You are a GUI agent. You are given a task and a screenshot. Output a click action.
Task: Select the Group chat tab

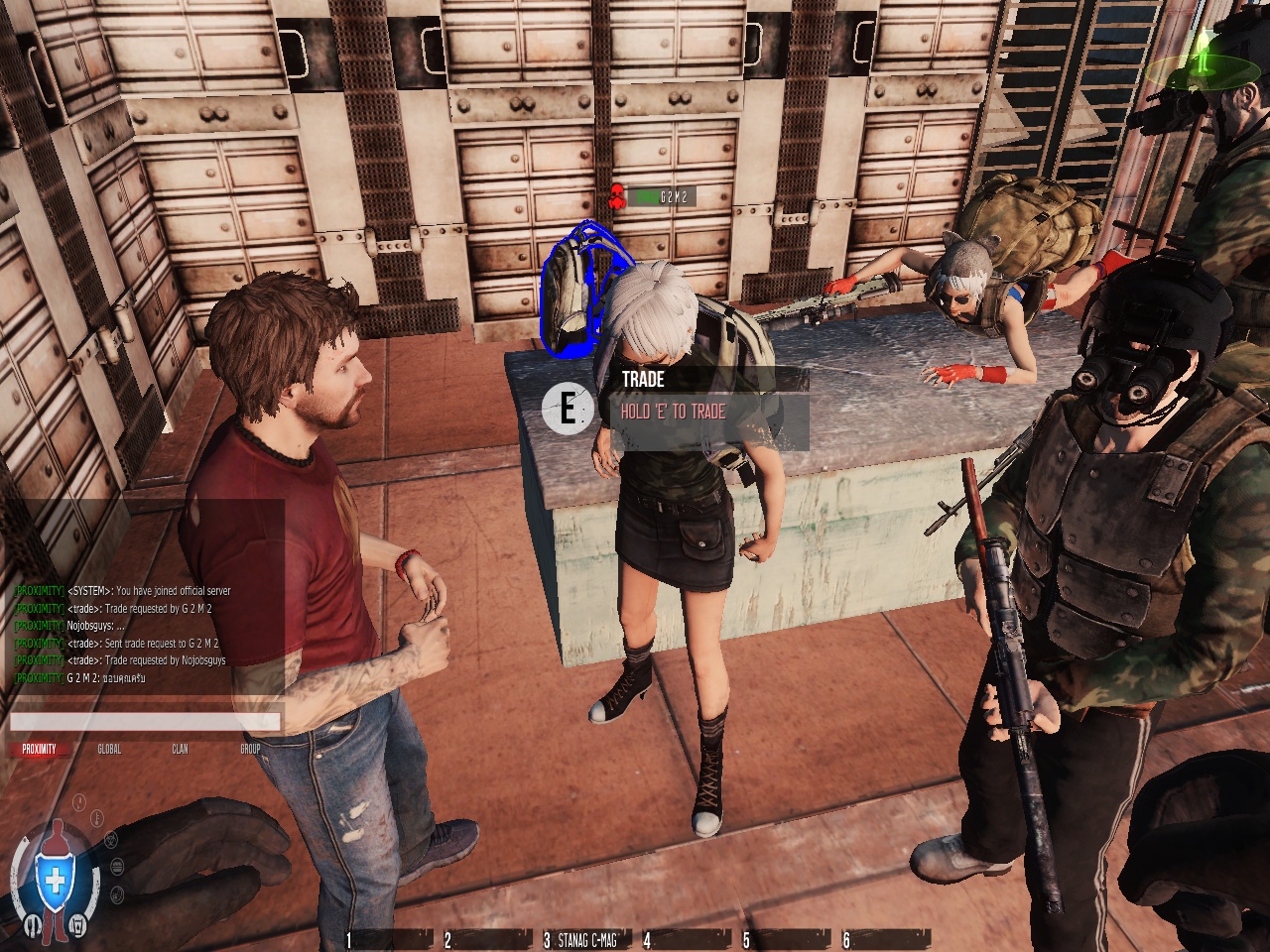coord(250,749)
